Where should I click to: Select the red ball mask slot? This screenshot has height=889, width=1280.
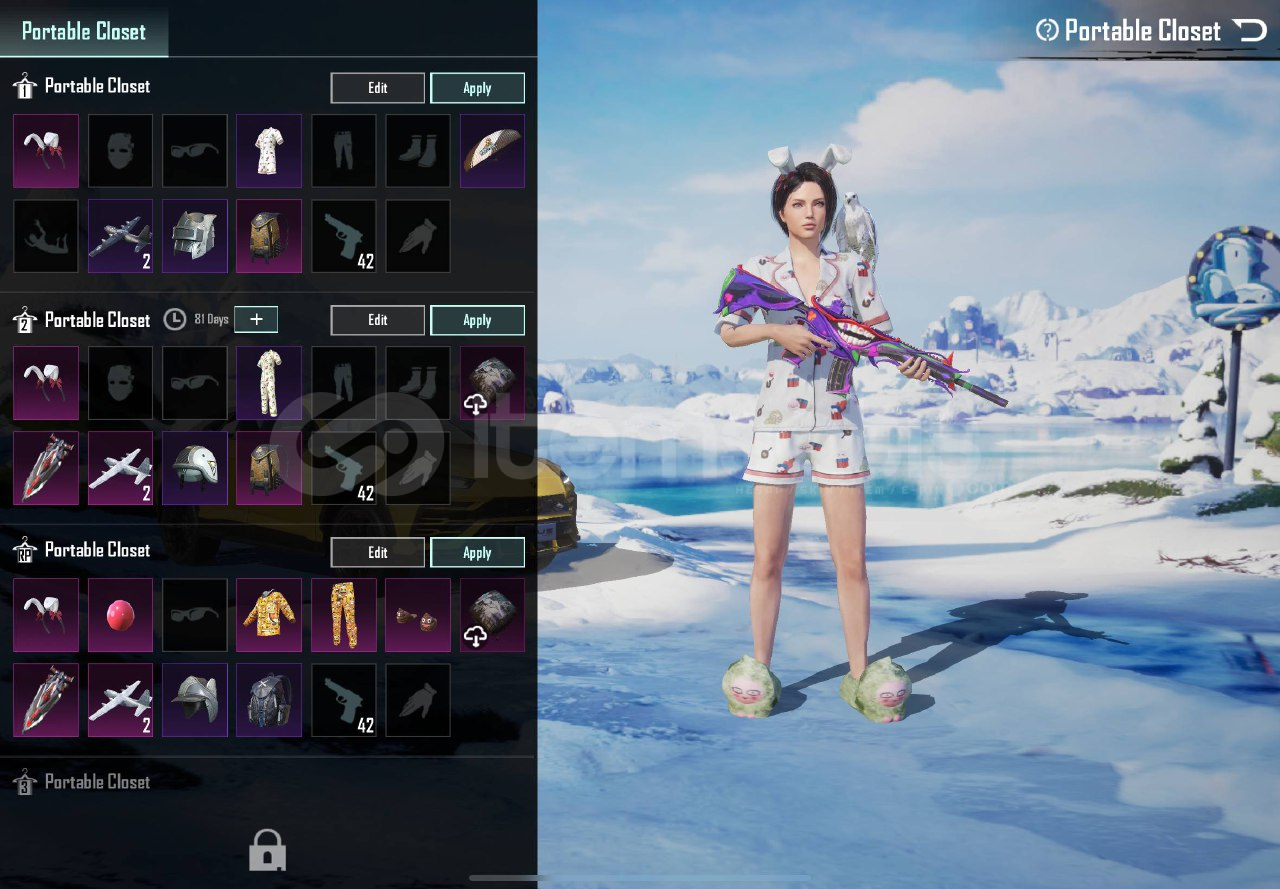point(121,615)
